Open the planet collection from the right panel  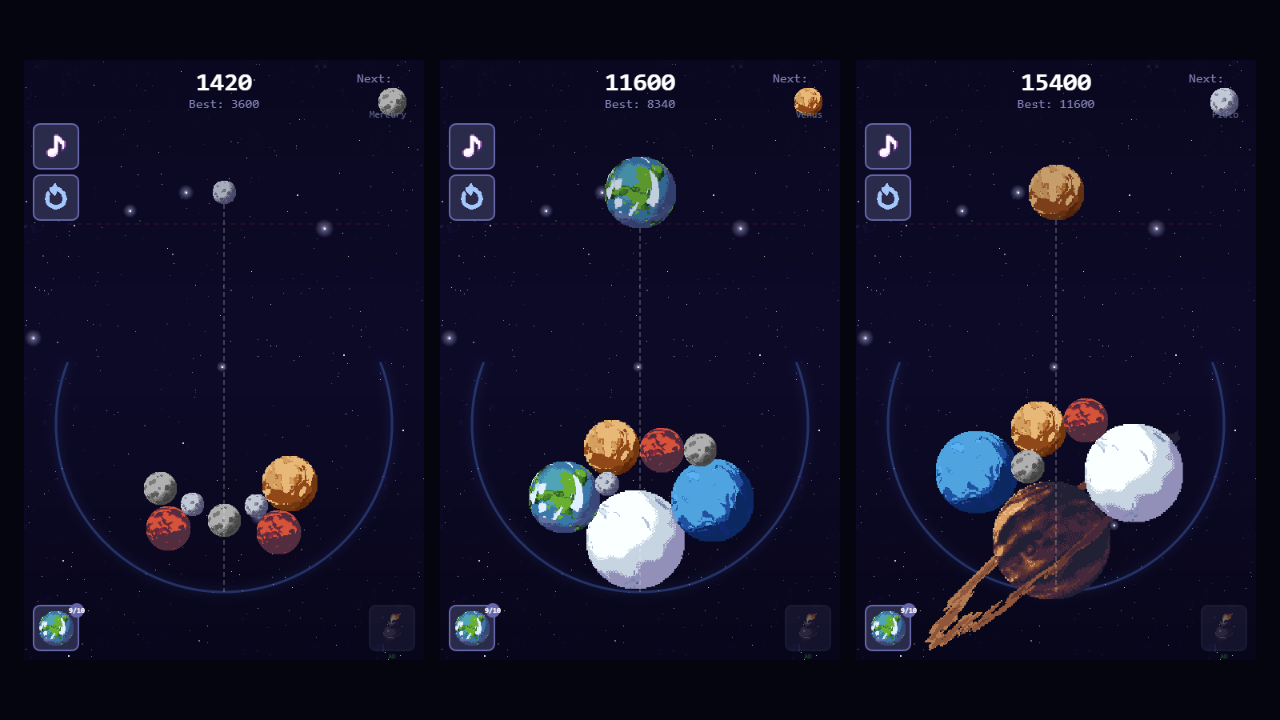pos(887,629)
